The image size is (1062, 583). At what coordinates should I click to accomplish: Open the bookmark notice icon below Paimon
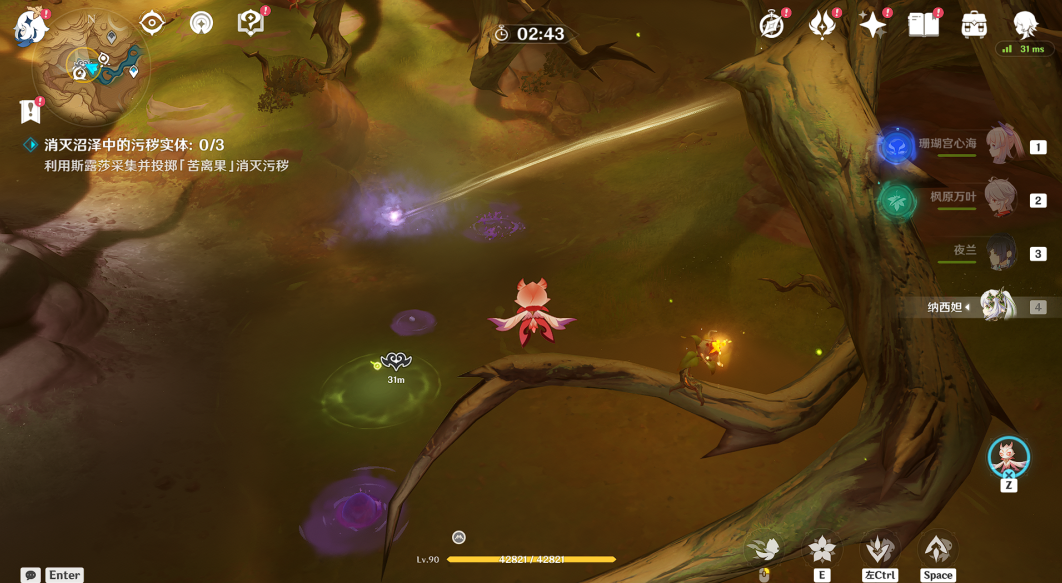click(29, 111)
